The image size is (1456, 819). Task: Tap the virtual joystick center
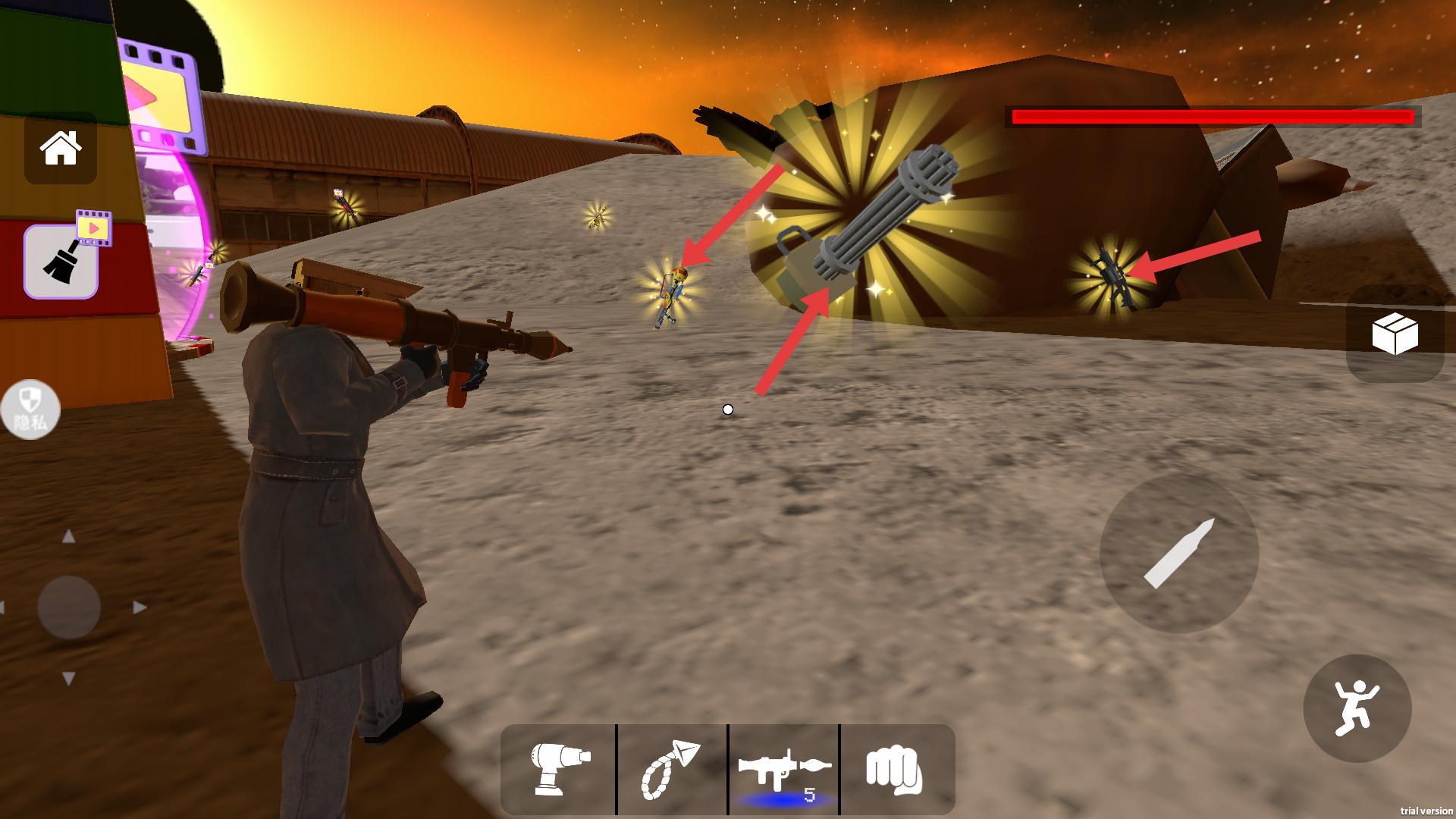click(69, 607)
